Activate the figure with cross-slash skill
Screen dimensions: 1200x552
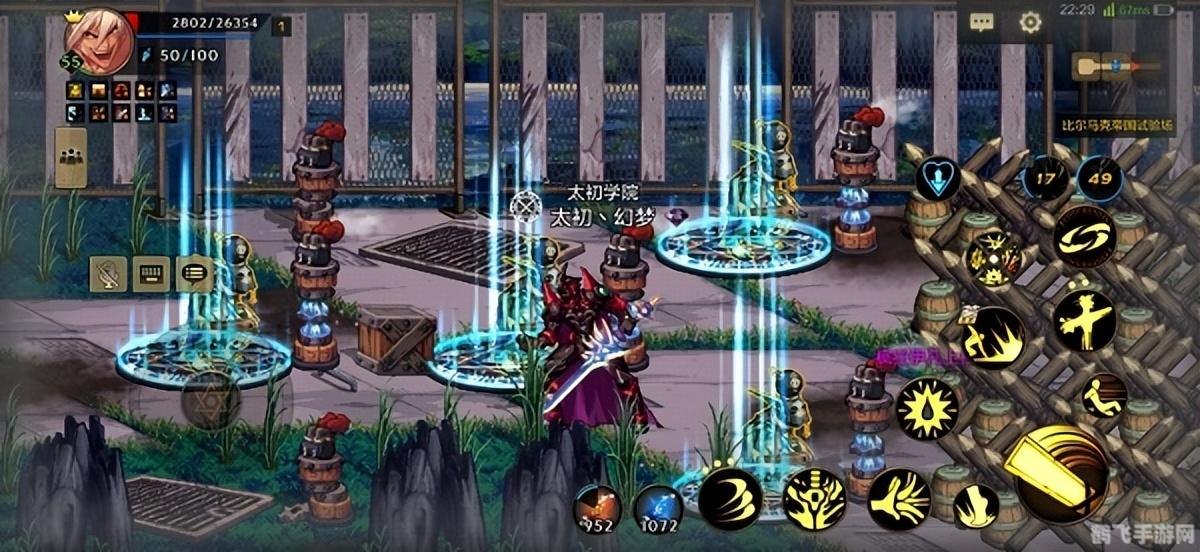pos(1084,320)
